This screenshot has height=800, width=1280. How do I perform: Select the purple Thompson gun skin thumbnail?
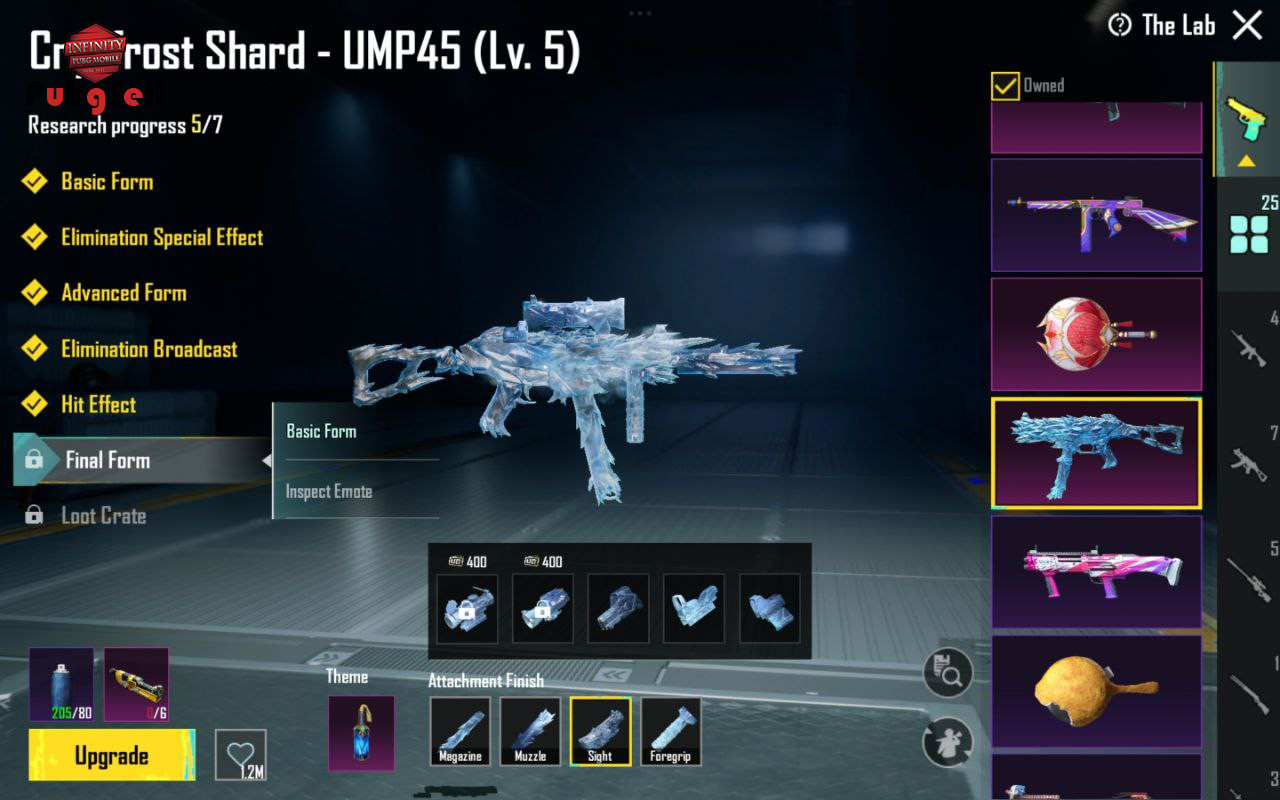pos(1096,214)
